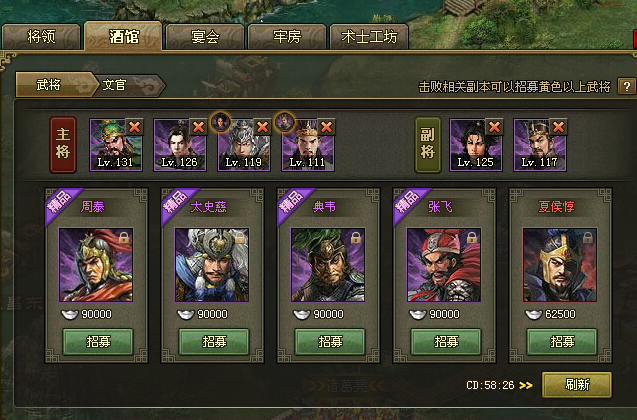Viewport: 637px width, 420px height.
Task: Remove the Lv. 131 main general
Action: tap(134, 126)
